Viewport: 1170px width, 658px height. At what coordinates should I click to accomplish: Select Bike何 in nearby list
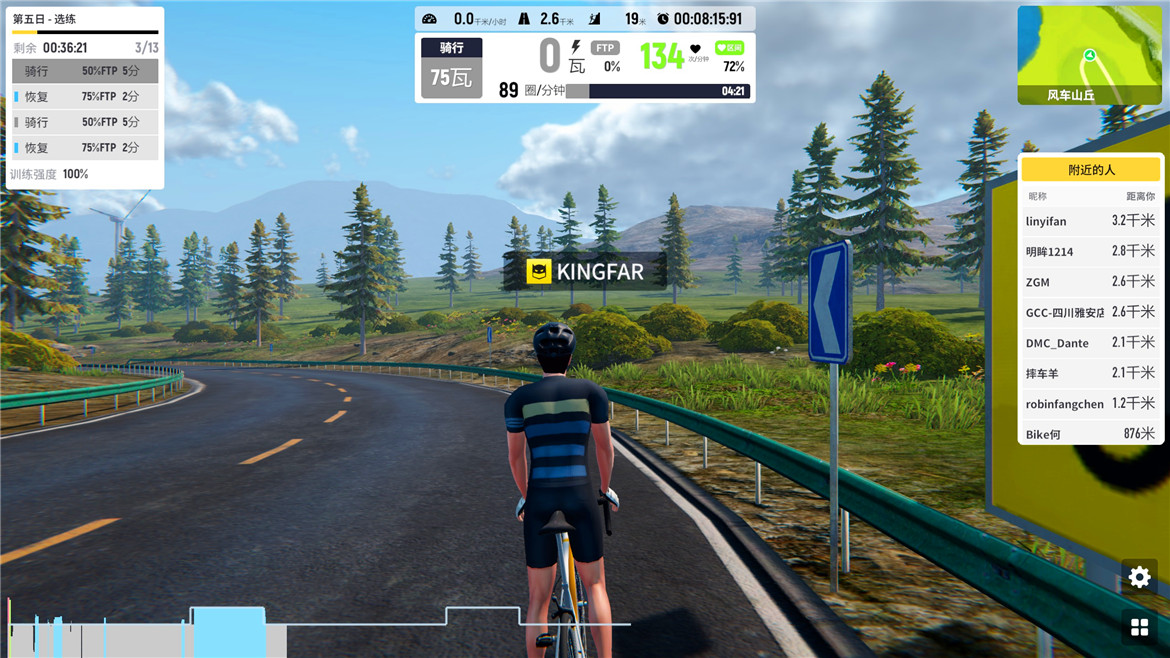[x=1090, y=434]
